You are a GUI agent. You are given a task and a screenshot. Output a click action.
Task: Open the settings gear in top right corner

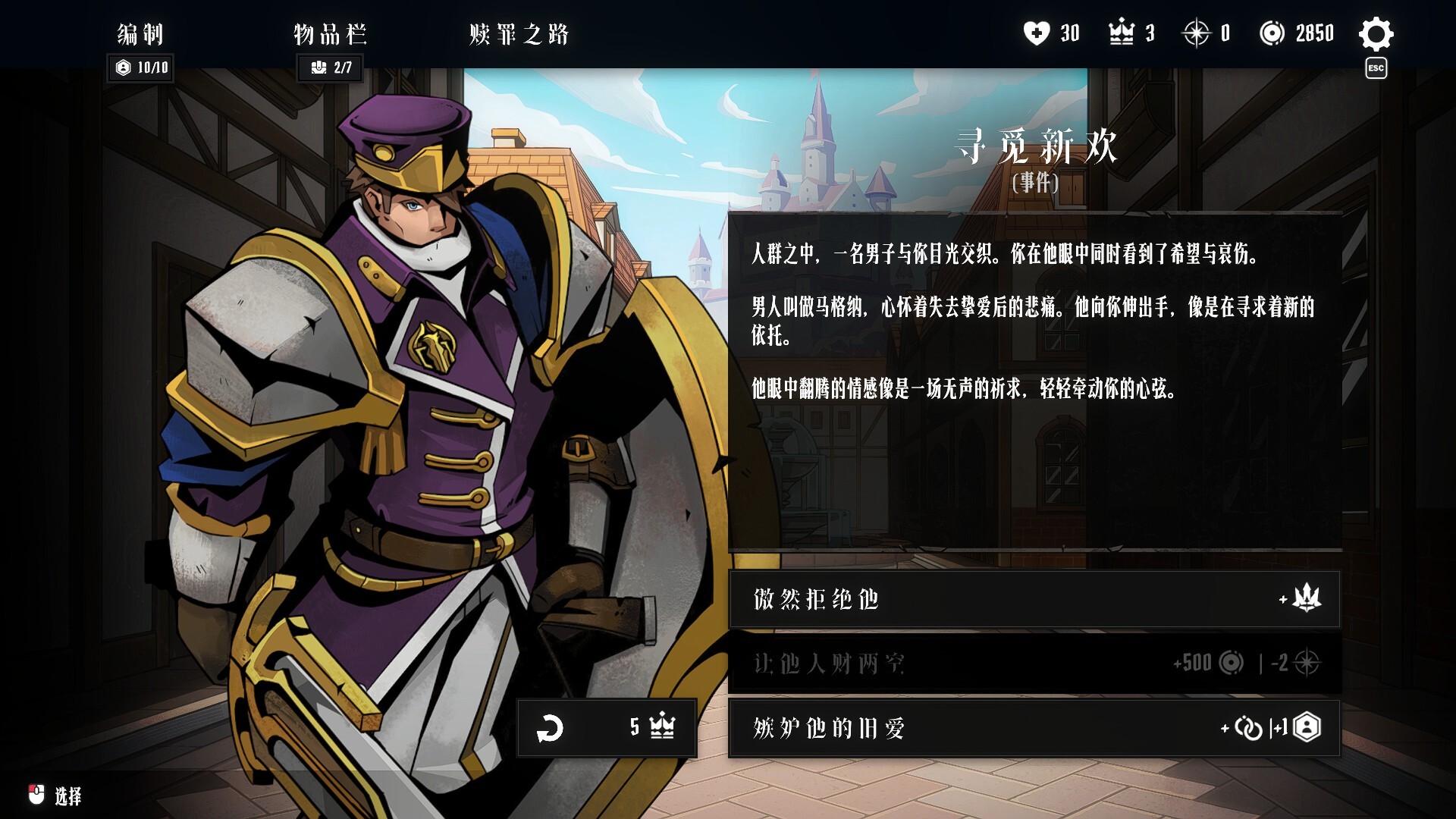tap(1377, 33)
